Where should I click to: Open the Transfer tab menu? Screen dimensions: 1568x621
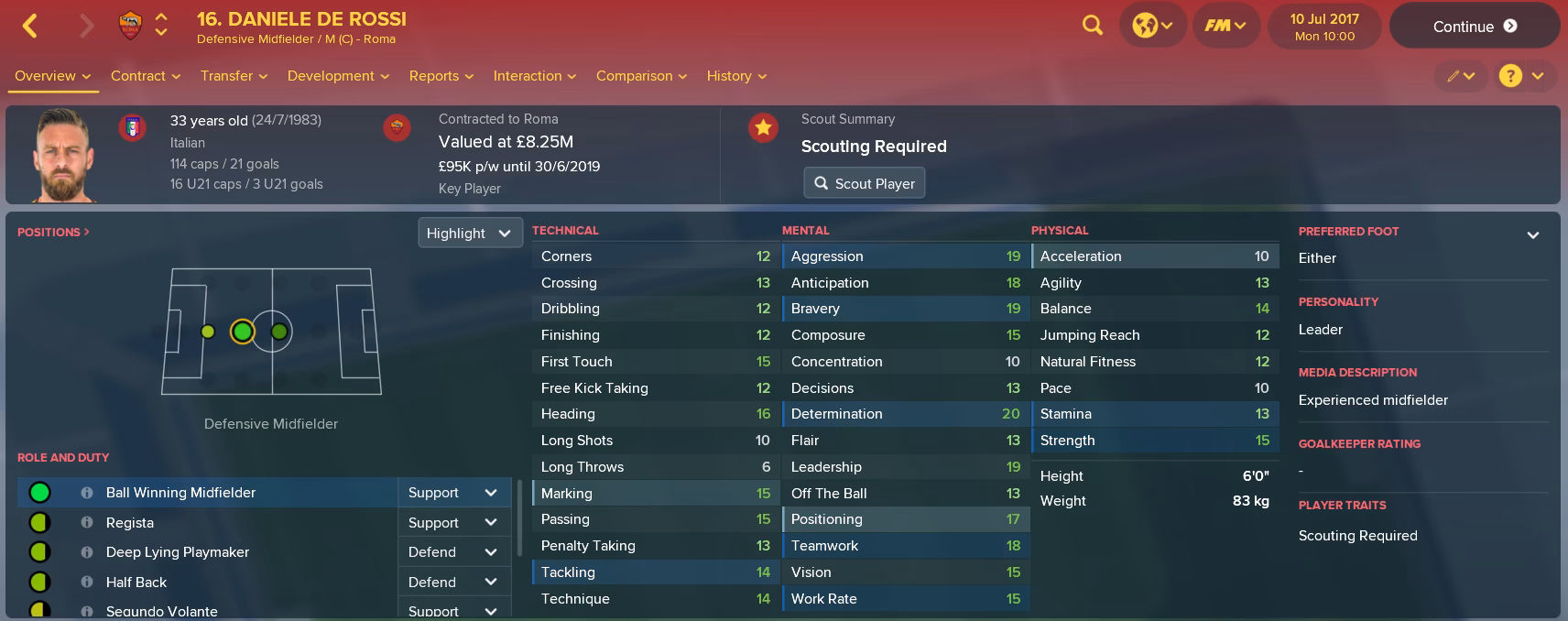tap(234, 76)
